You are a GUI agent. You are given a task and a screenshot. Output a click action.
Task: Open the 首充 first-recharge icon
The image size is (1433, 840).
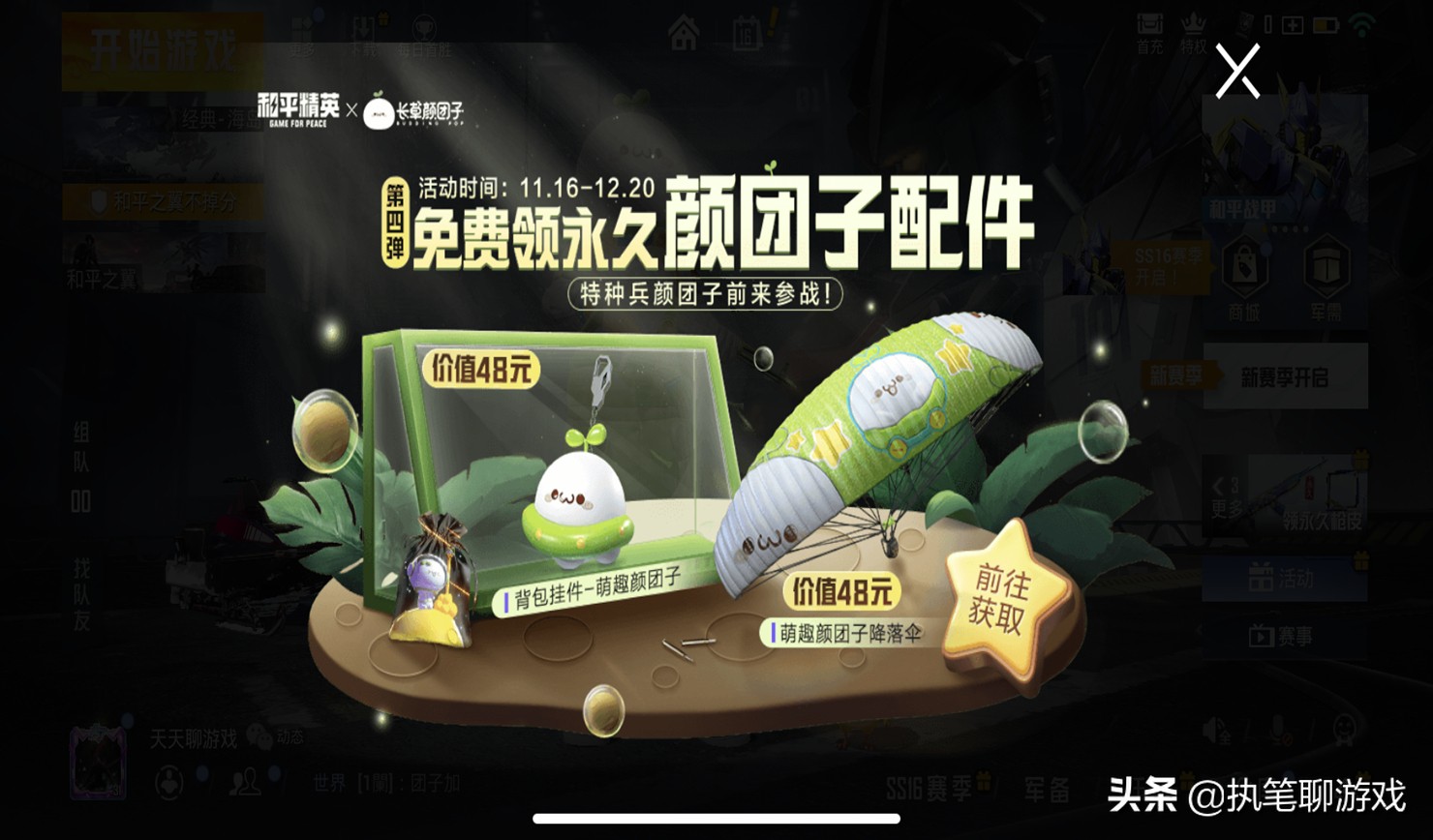coord(1149,23)
